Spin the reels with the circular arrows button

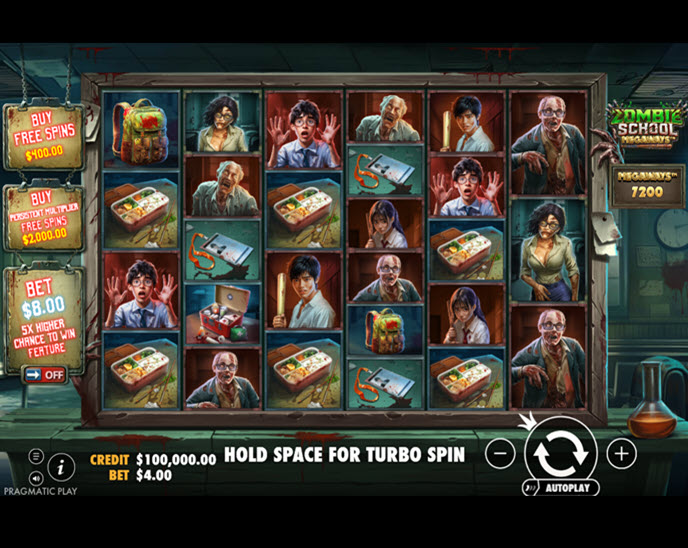point(560,453)
